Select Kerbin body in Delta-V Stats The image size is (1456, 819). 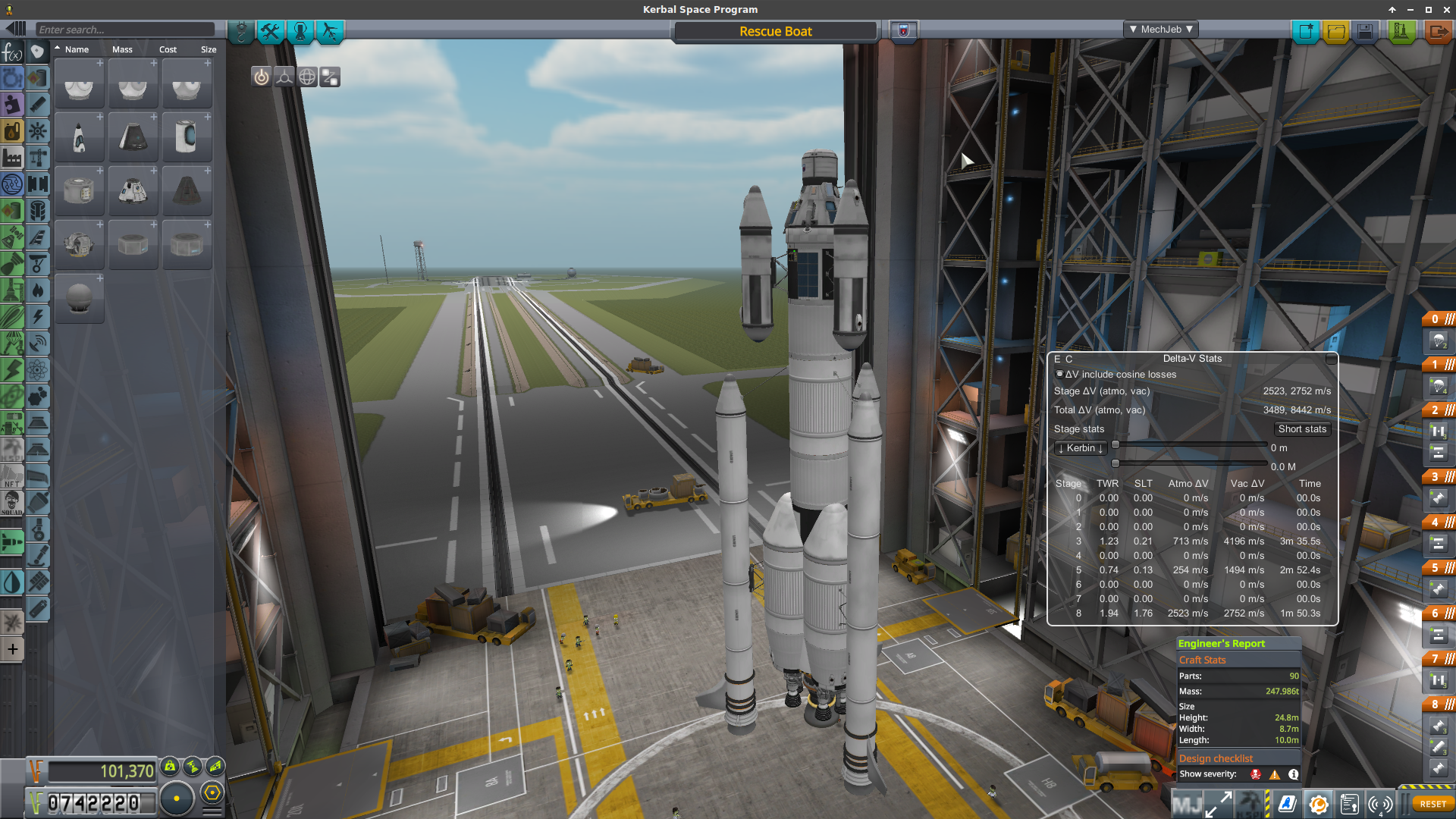(1081, 448)
